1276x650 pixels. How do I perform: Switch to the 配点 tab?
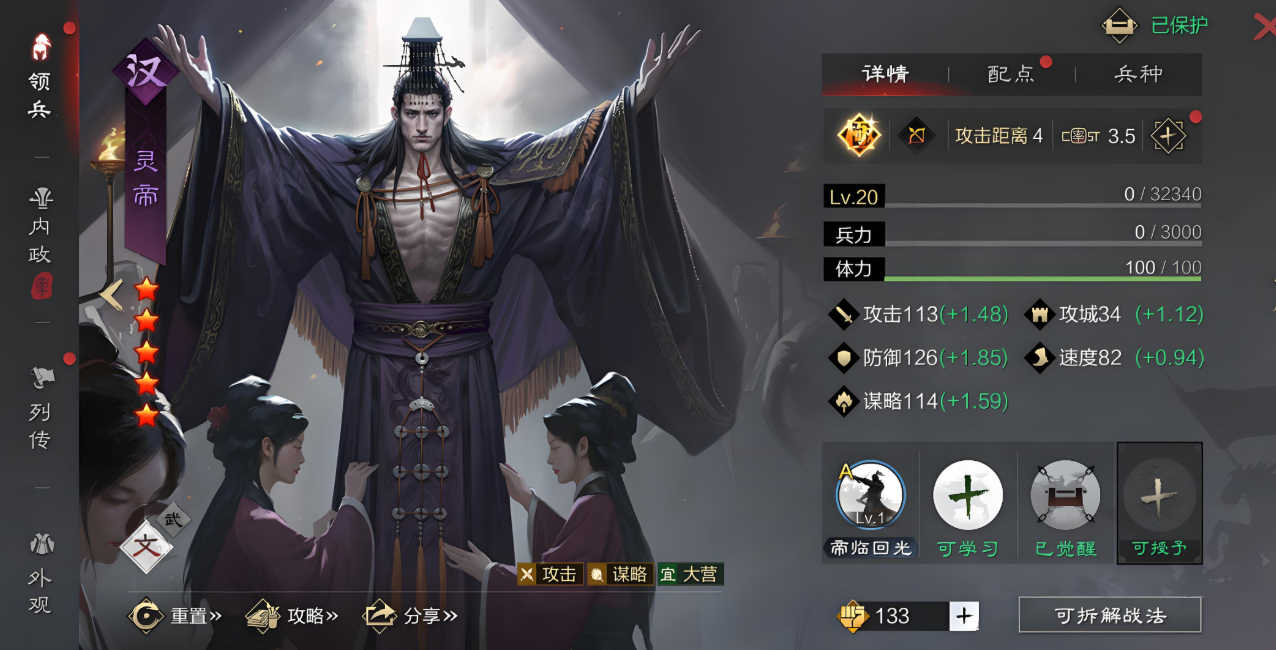coord(1011,74)
